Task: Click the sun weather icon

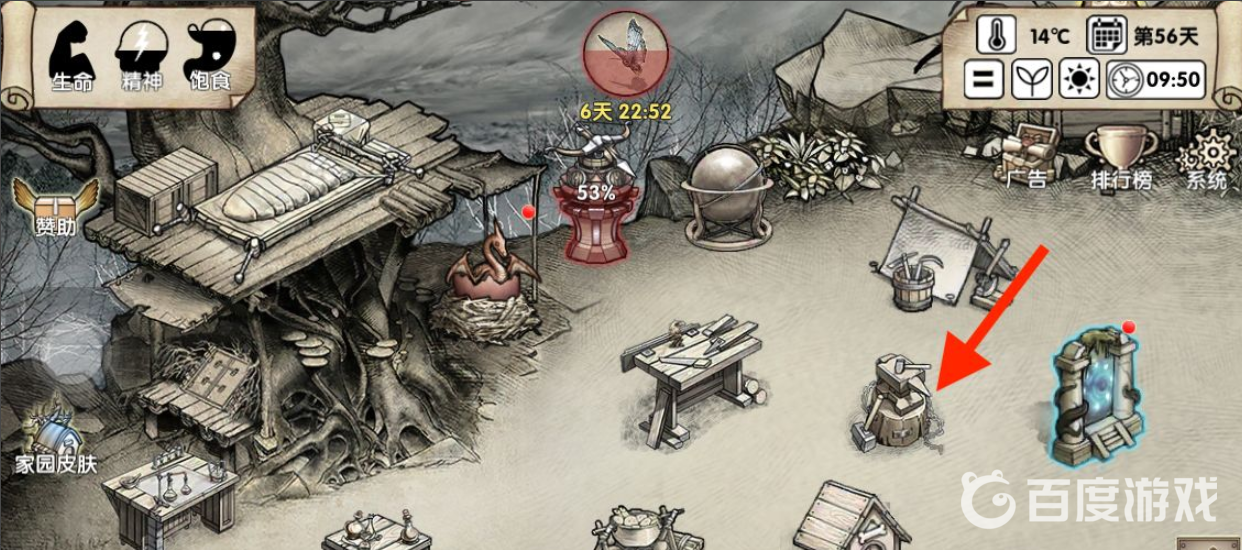Action: pos(1079,79)
